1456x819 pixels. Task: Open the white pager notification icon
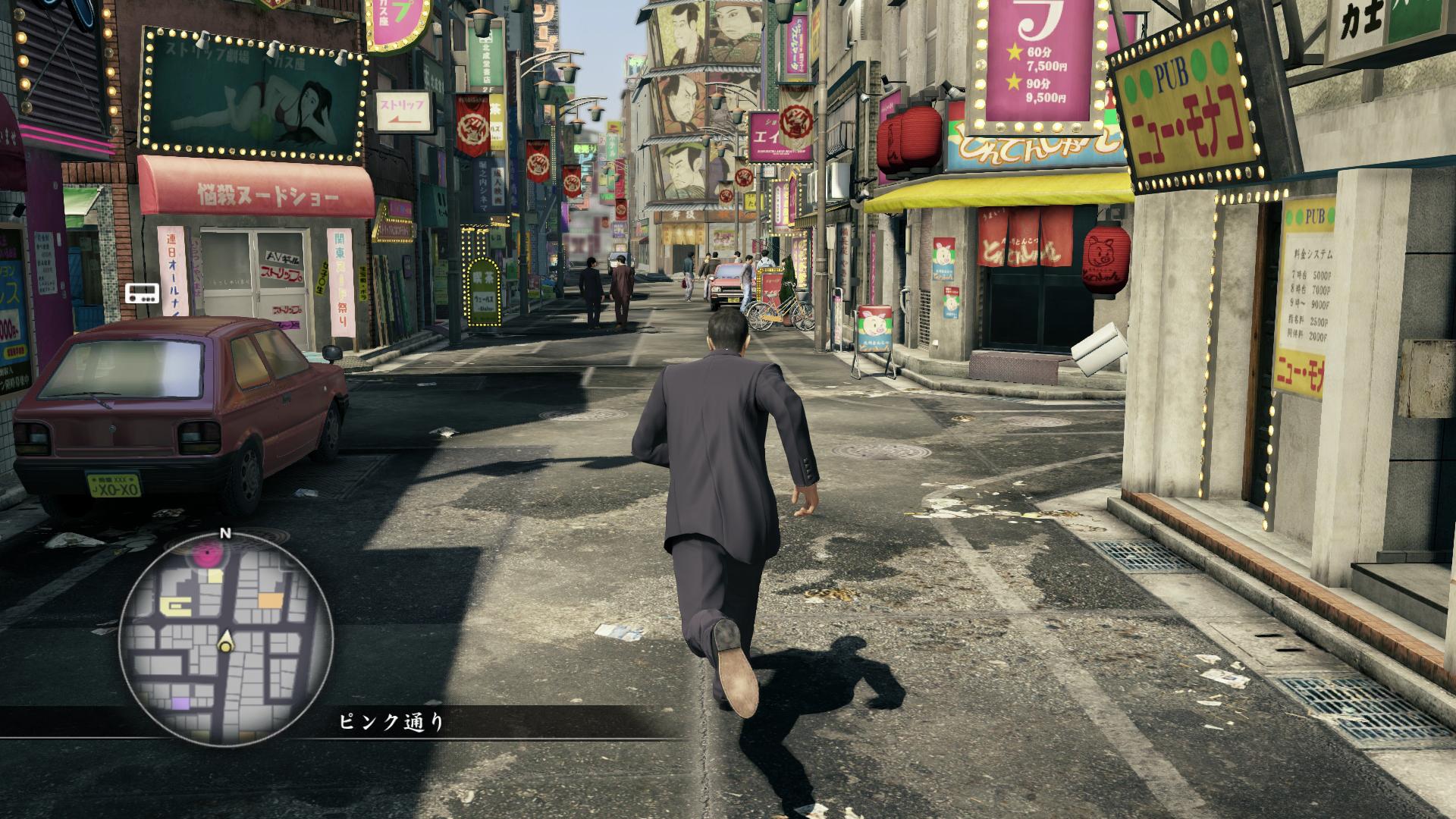pyautogui.click(x=142, y=293)
